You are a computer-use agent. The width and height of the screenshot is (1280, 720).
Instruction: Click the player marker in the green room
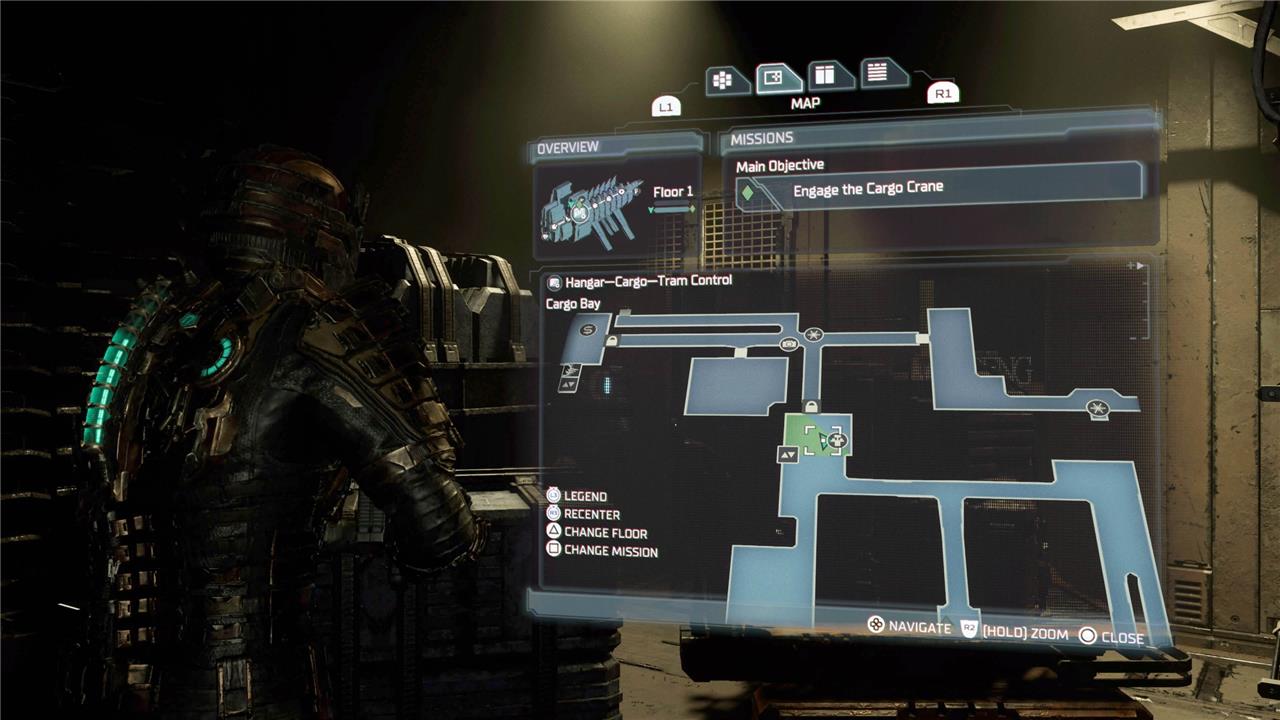point(827,440)
